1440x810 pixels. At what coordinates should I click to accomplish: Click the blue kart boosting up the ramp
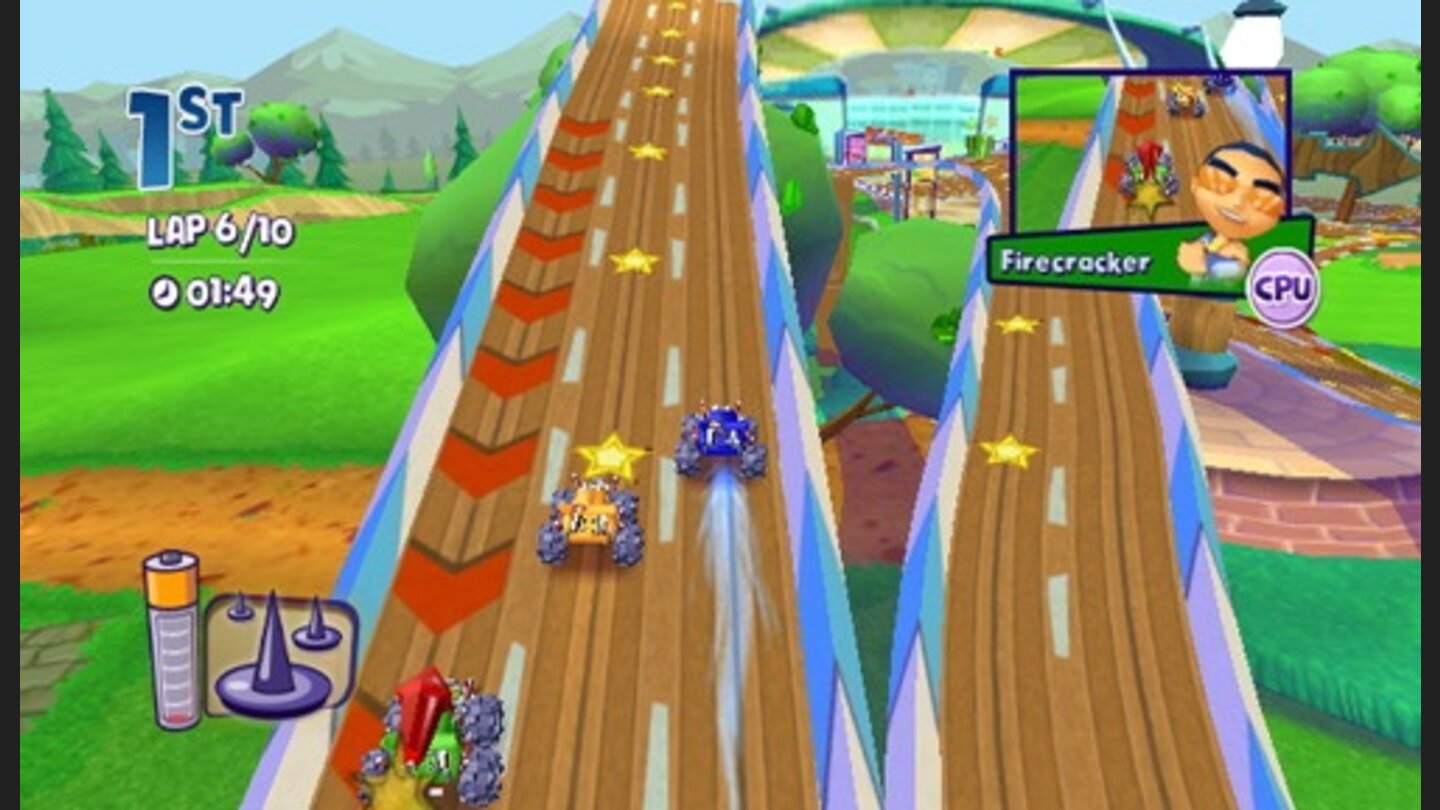723,434
